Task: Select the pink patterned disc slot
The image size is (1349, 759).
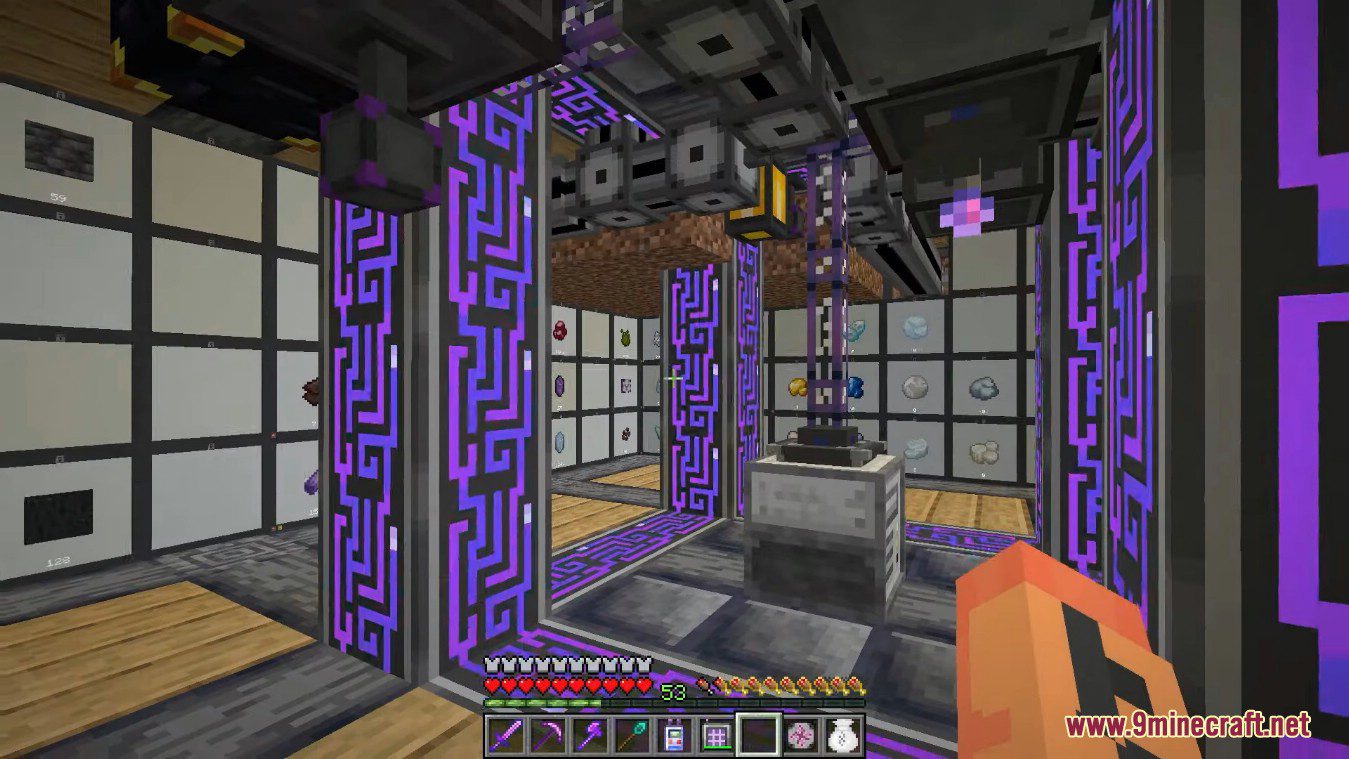Action: tap(799, 736)
